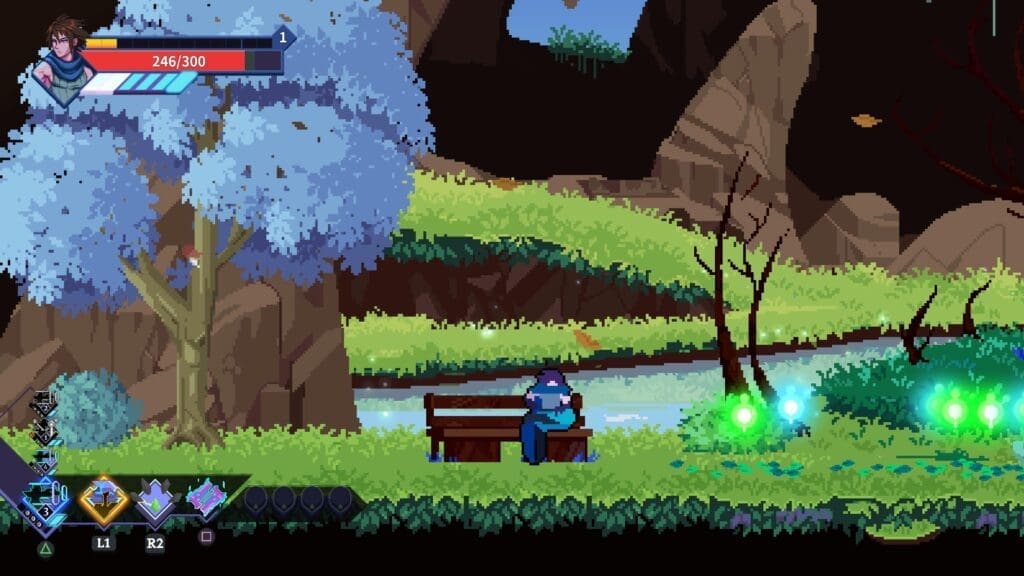Click the level 1 diamond badge
The image size is (1024, 576).
[282, 39]
